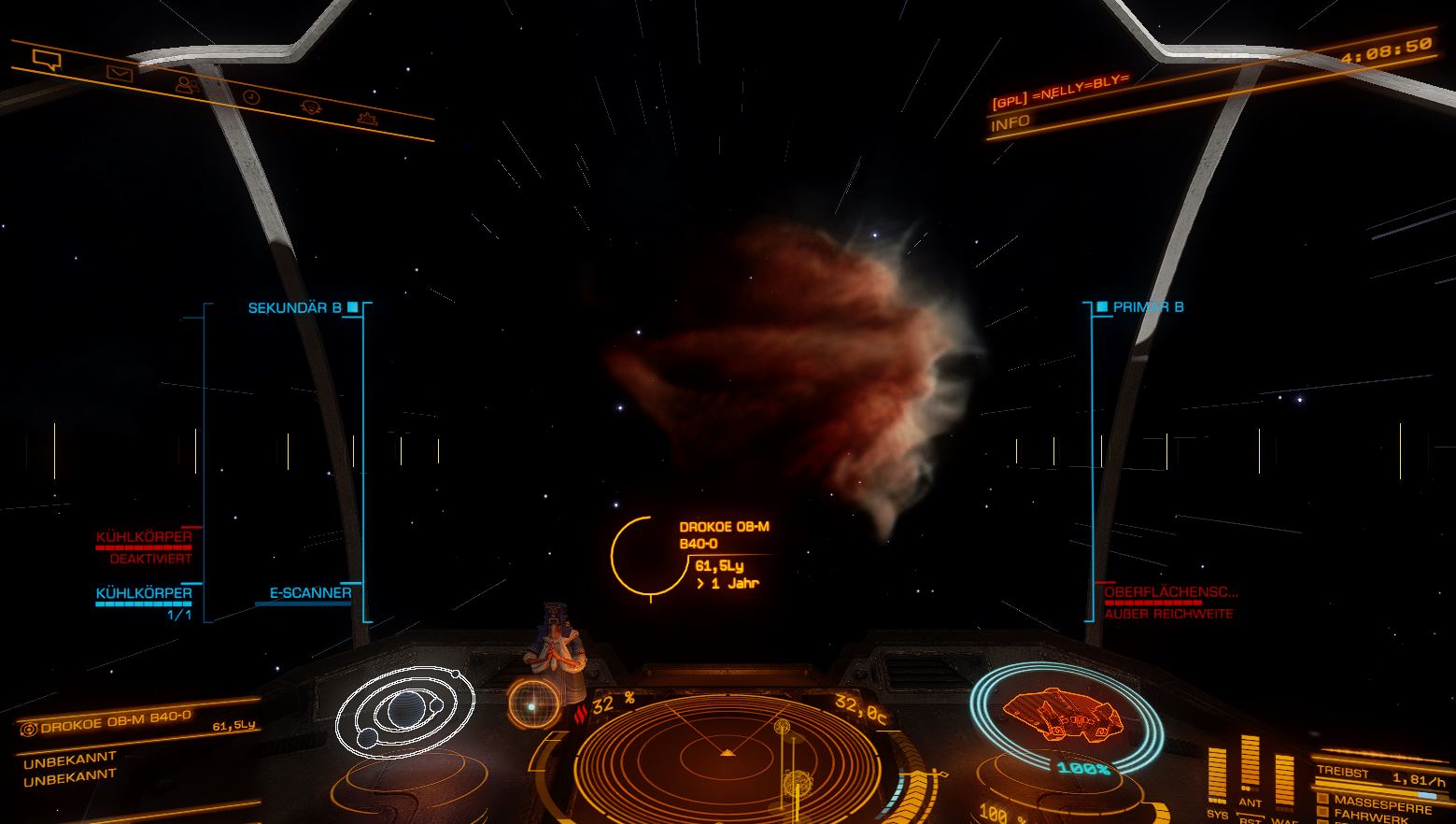Open the gear settings tab in comms
The image size is (1456, 824).
point(367,119)
